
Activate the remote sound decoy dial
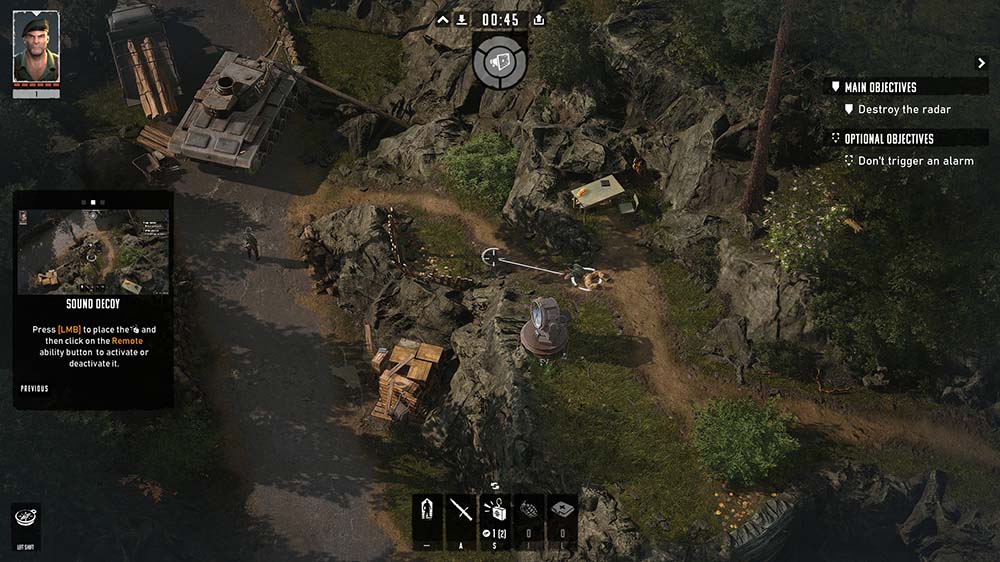[500, 62]
